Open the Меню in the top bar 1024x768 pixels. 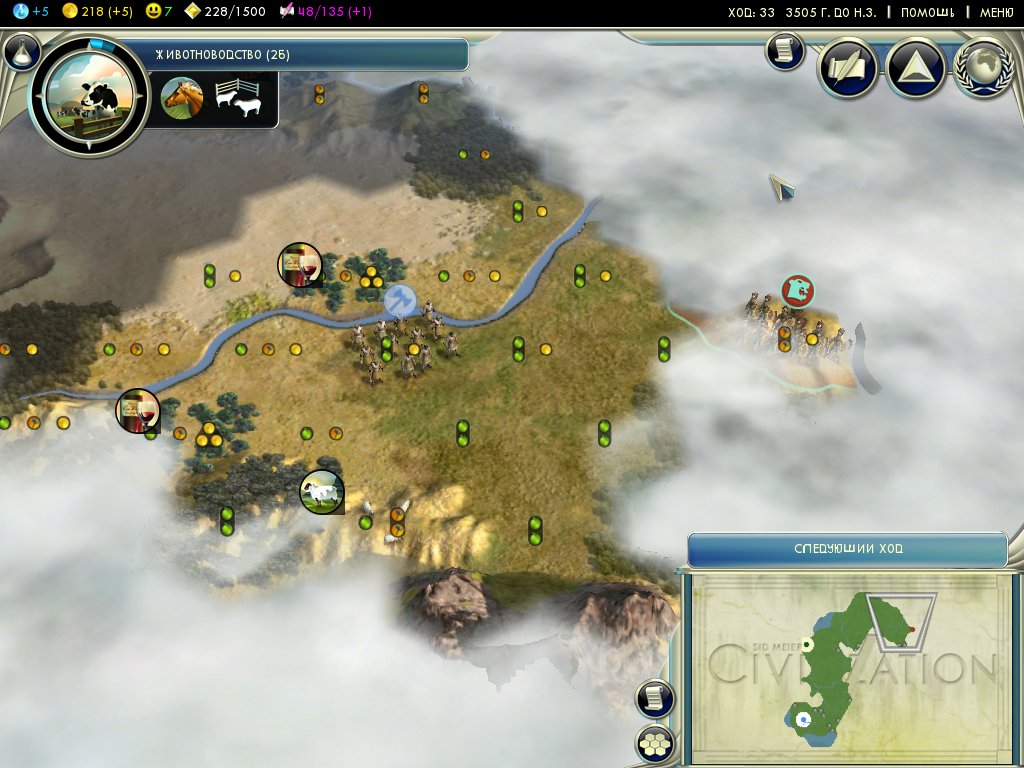pyautogui.click(x=996, y=12)
